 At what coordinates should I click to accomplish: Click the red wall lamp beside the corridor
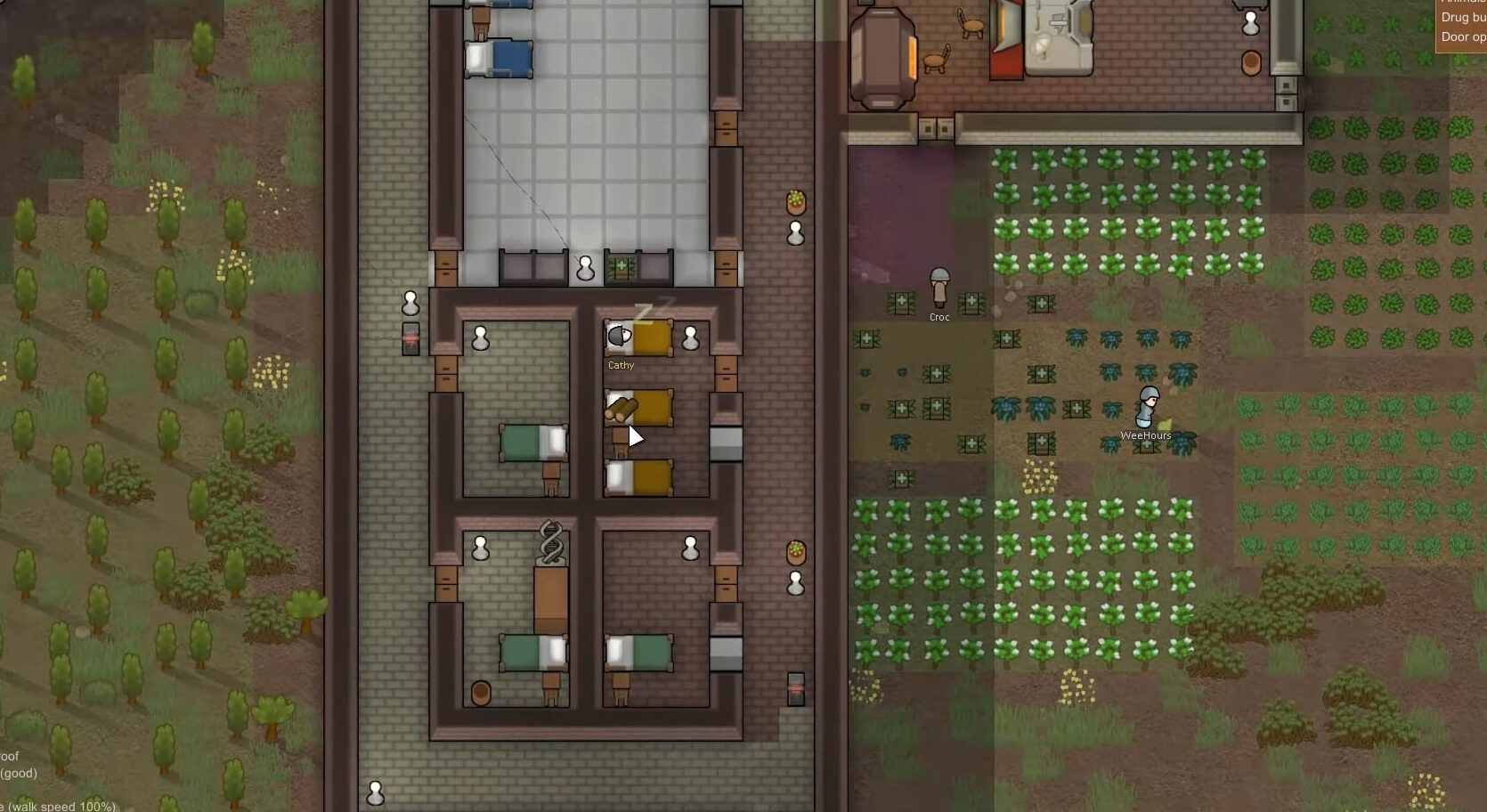pos(410,338)
